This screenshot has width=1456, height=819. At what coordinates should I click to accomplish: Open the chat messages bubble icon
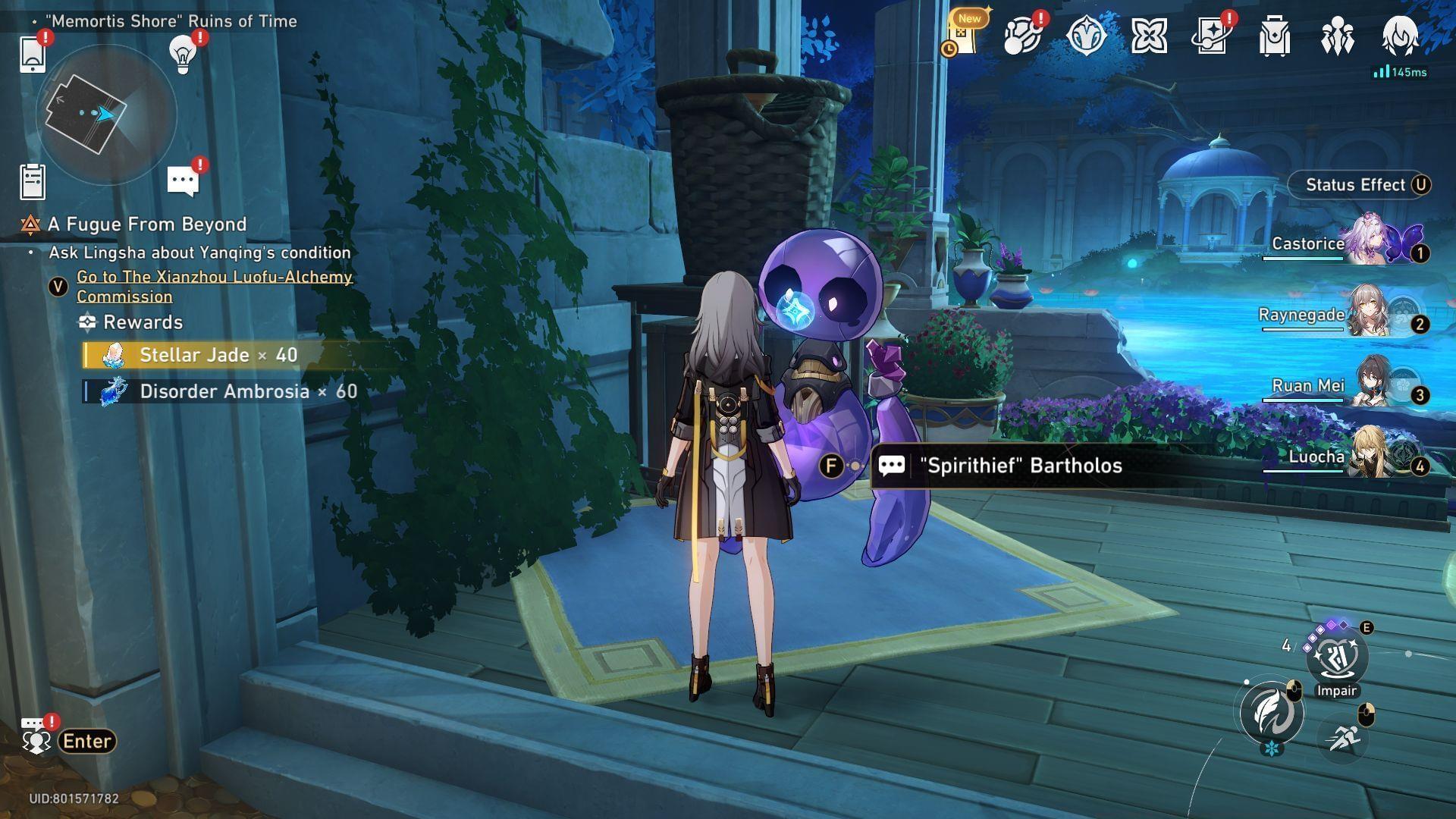[183, 182]
